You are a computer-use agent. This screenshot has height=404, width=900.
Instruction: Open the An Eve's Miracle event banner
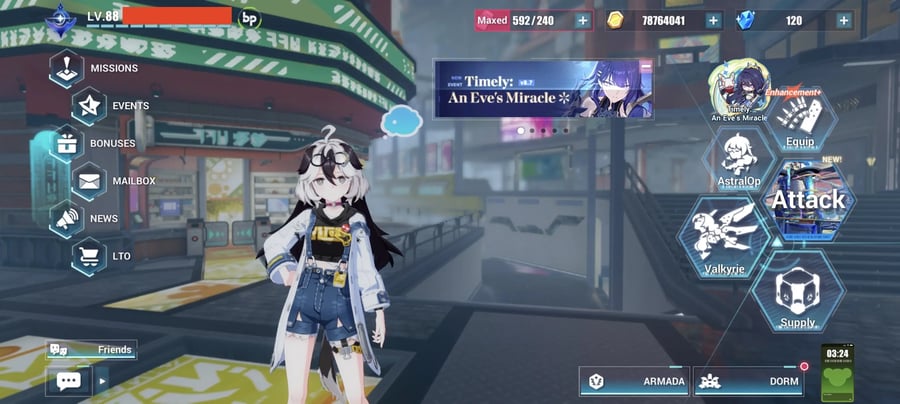[544, 89]
